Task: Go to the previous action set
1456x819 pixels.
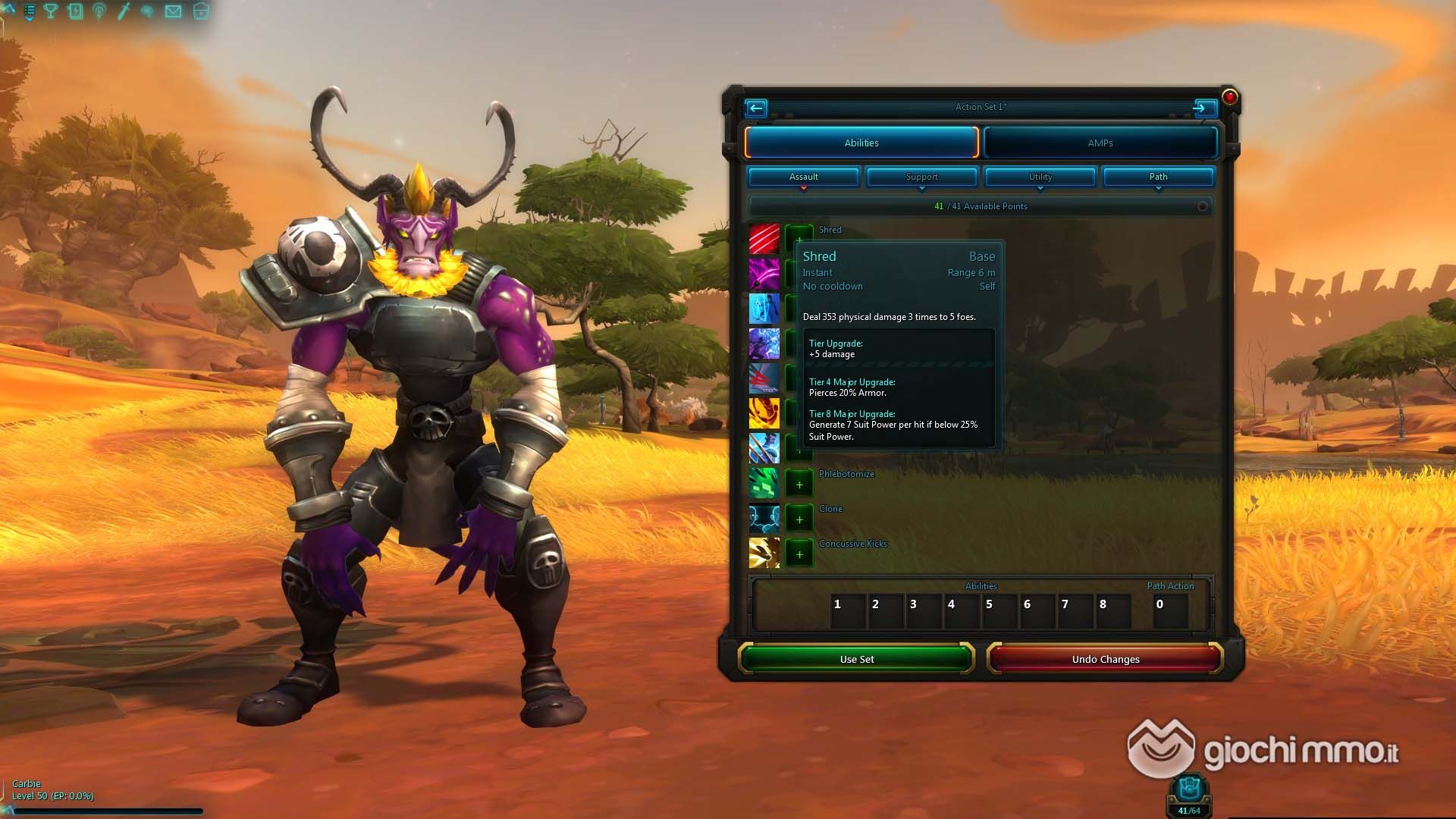Action: pos(756,108)
